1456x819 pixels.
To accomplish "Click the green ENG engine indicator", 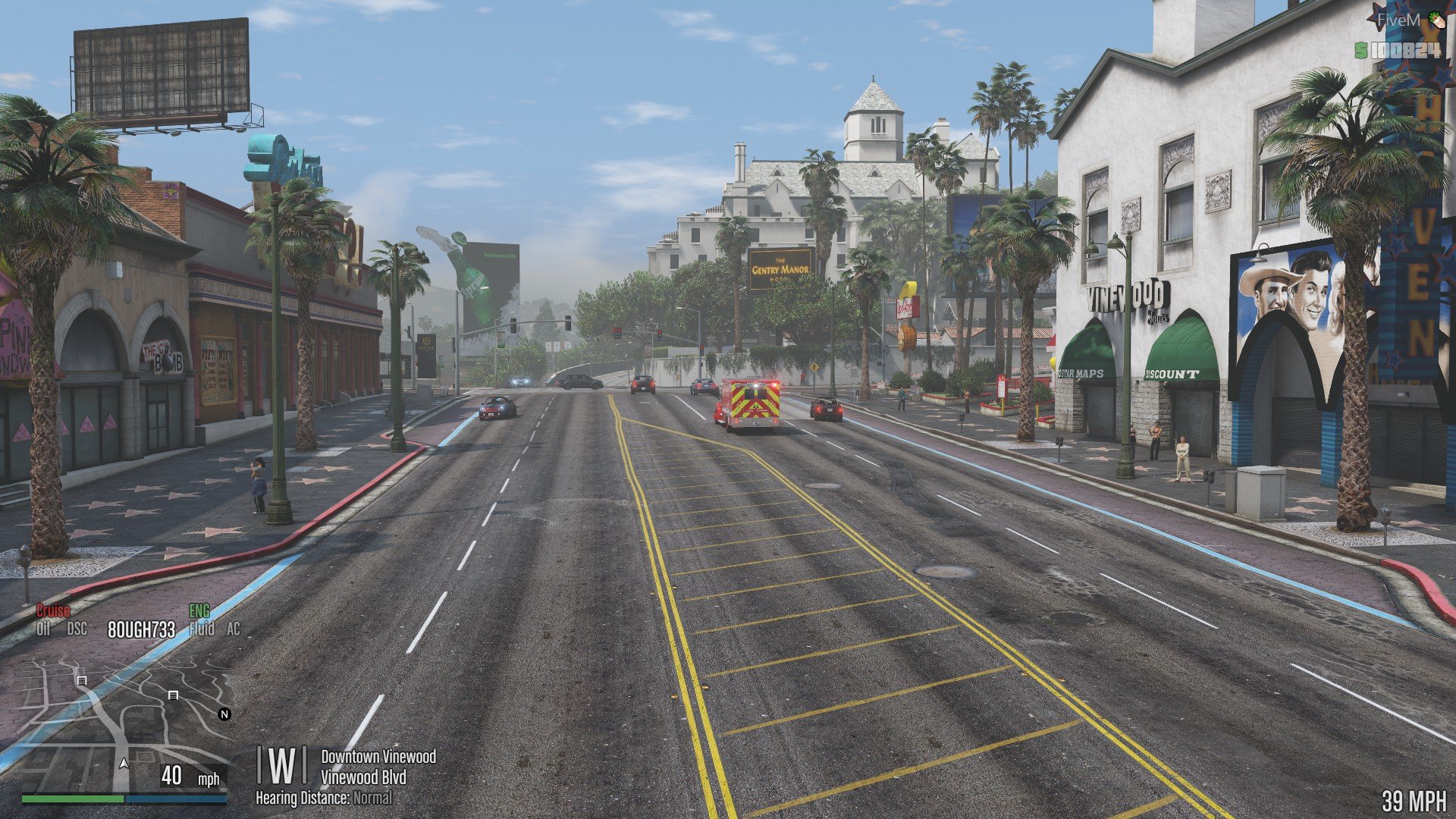I will 199,611.
